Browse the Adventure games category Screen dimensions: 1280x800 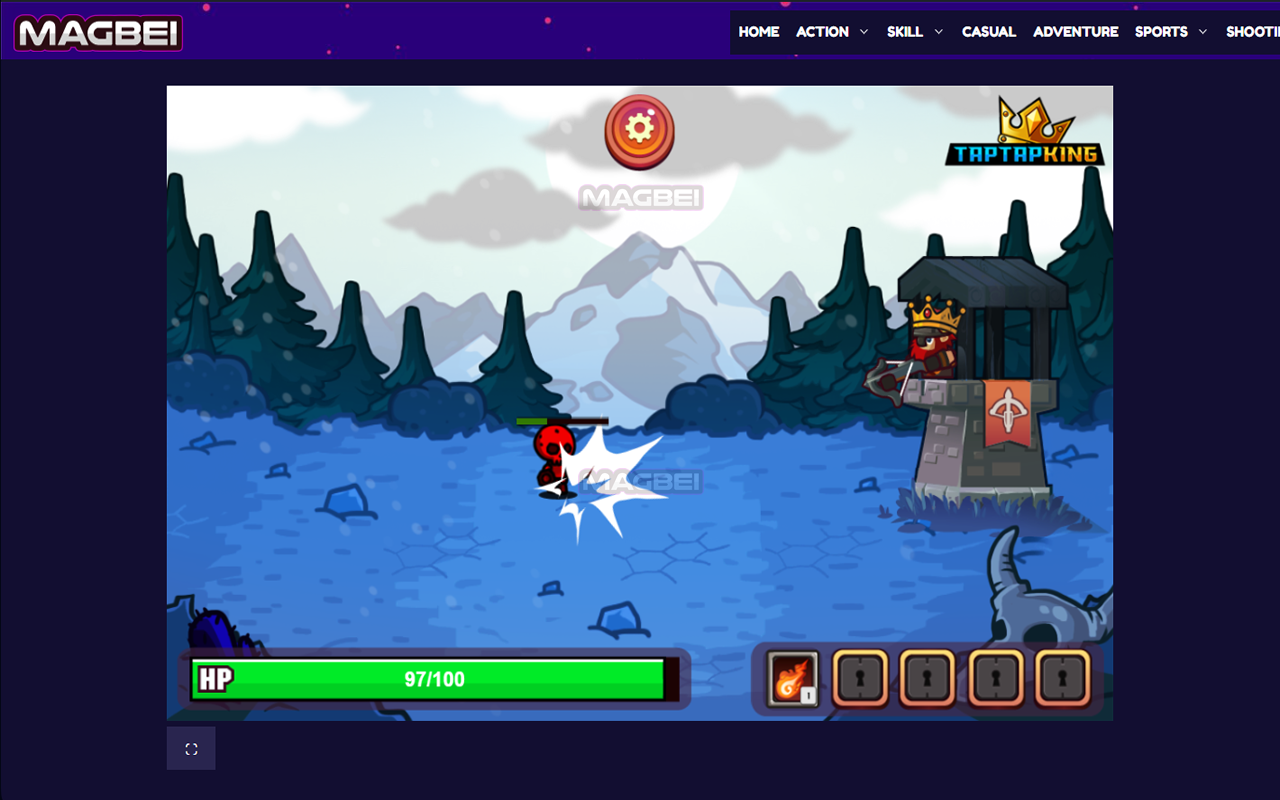1075,32
